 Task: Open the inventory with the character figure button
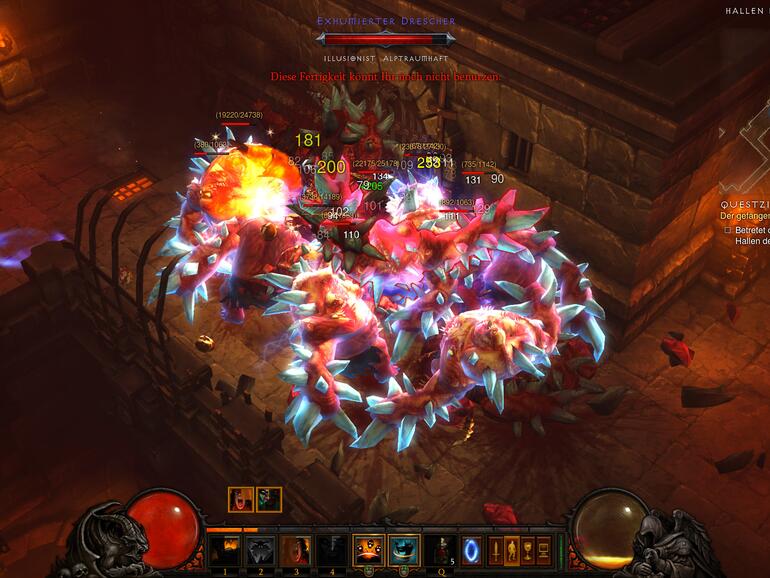(x=511, y=550)
